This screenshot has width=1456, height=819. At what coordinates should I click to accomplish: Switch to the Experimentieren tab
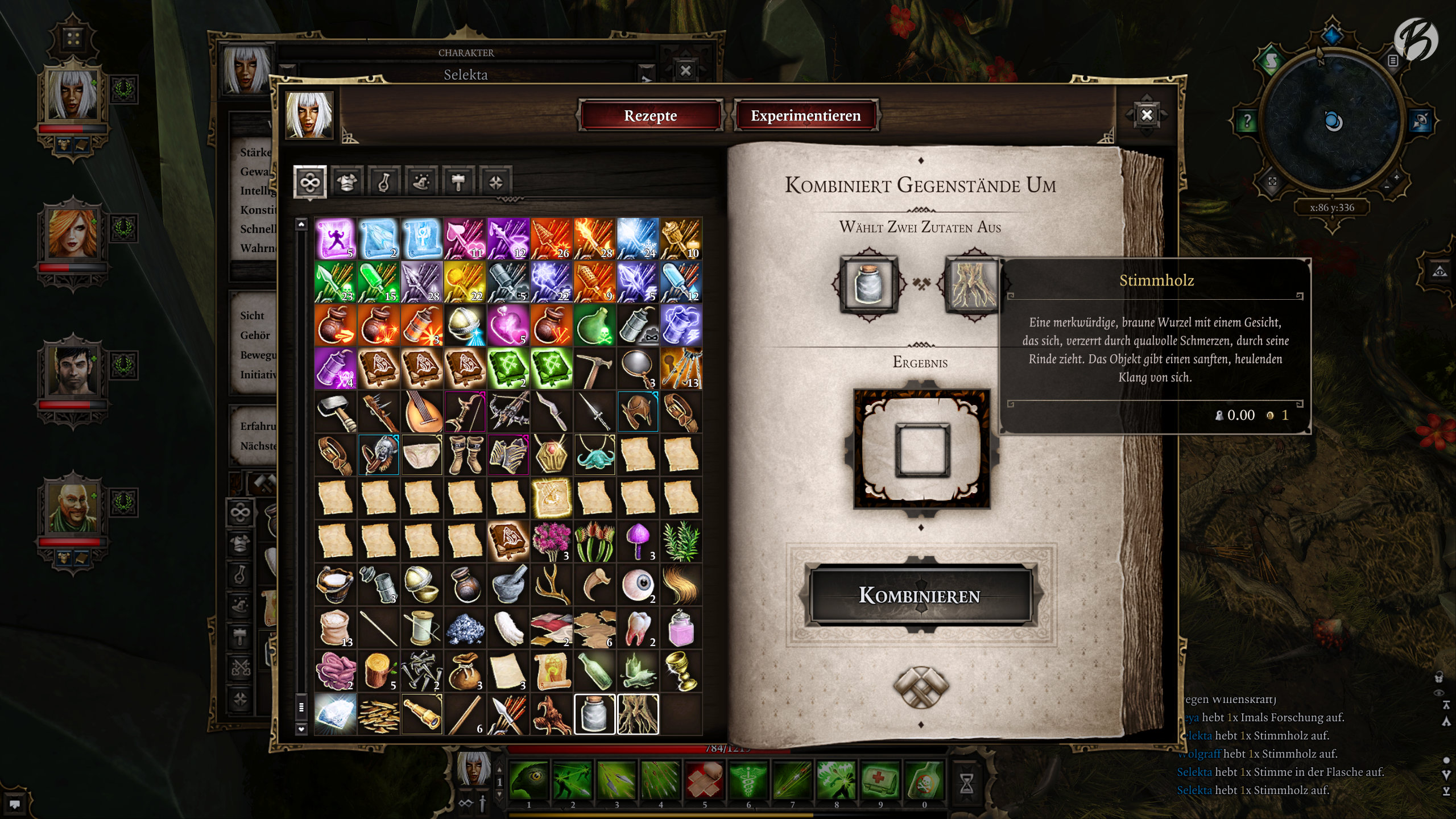pyautogui.click(x=805, y=115)
